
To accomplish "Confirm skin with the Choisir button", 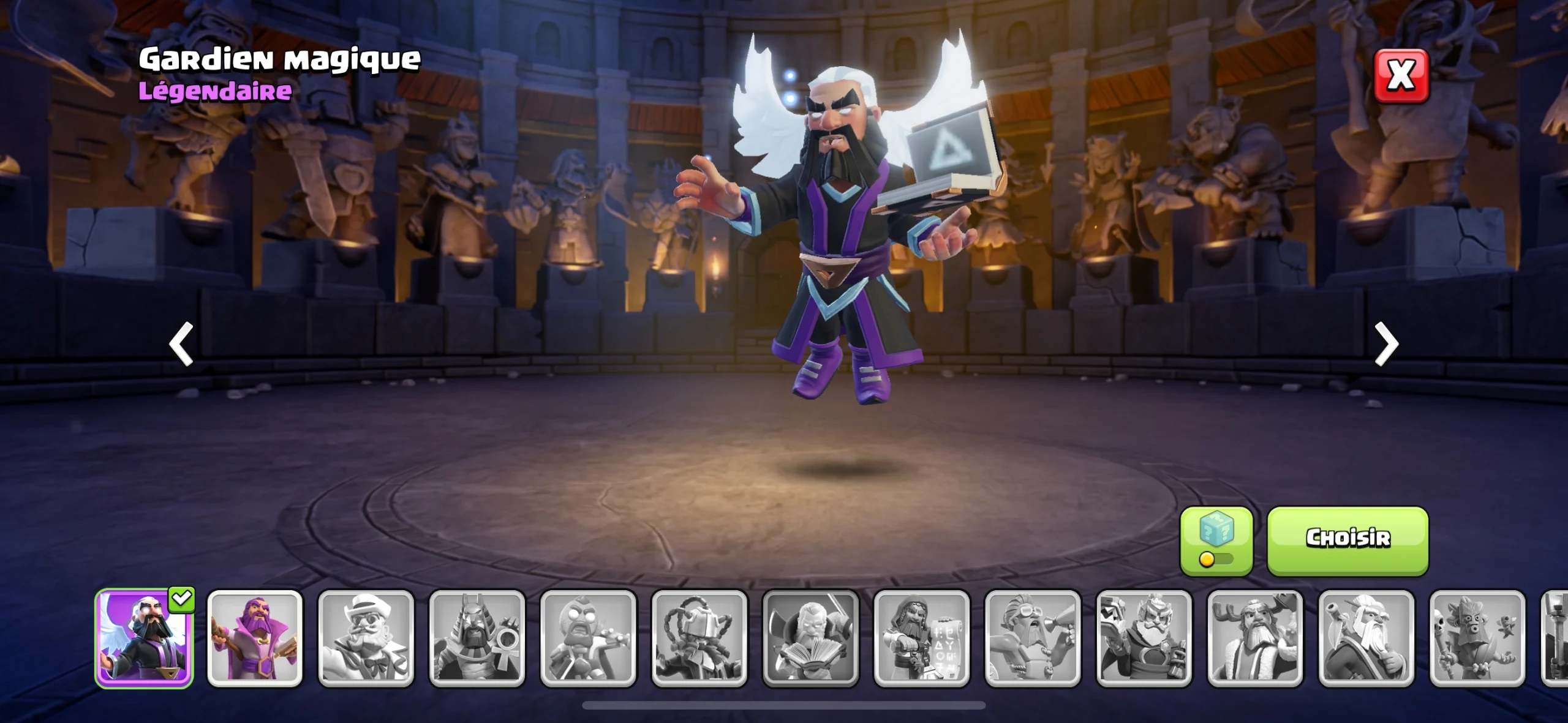I will [x=1347, y=540].
